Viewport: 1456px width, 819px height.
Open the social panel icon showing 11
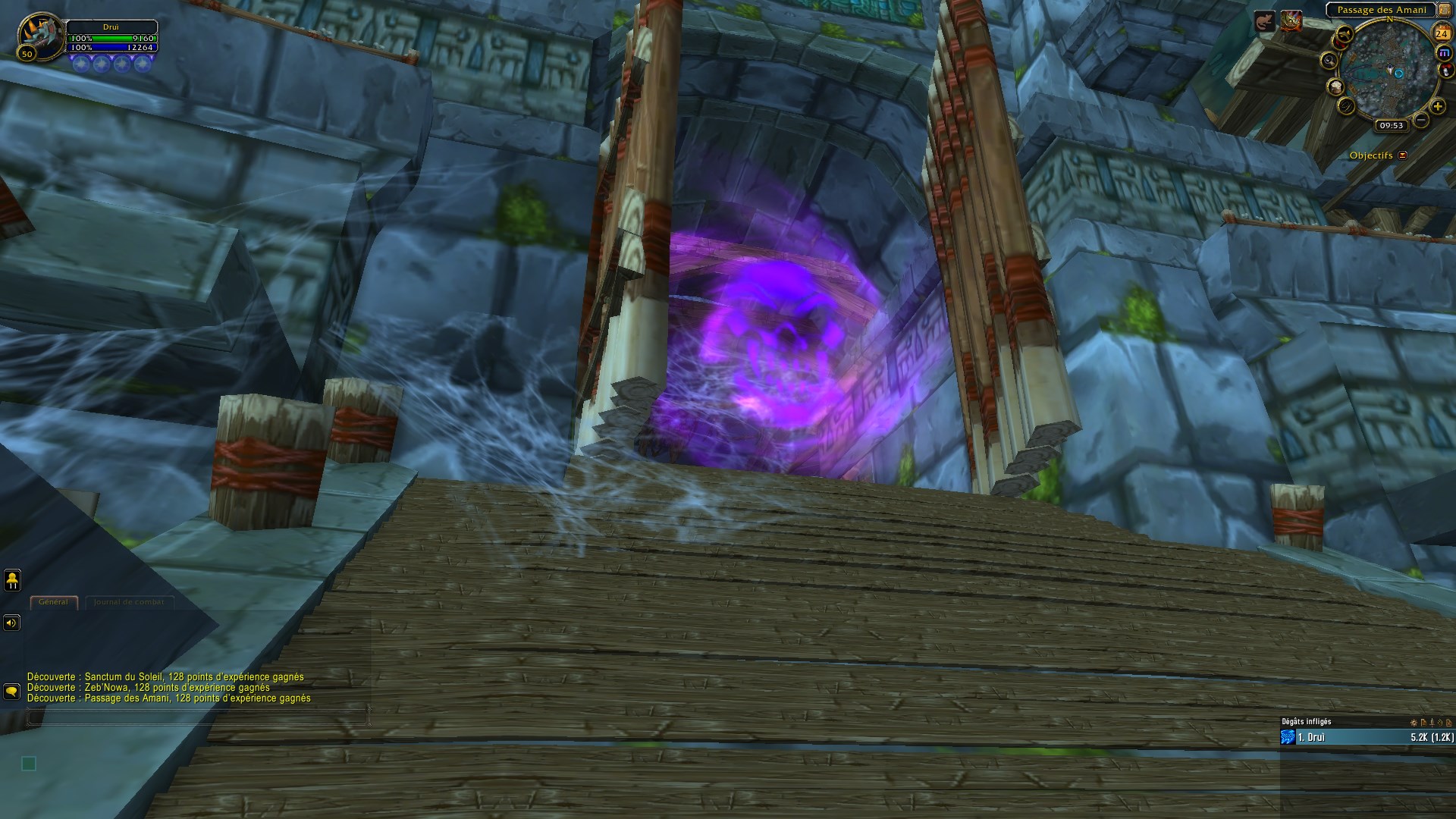coord(11,580)
